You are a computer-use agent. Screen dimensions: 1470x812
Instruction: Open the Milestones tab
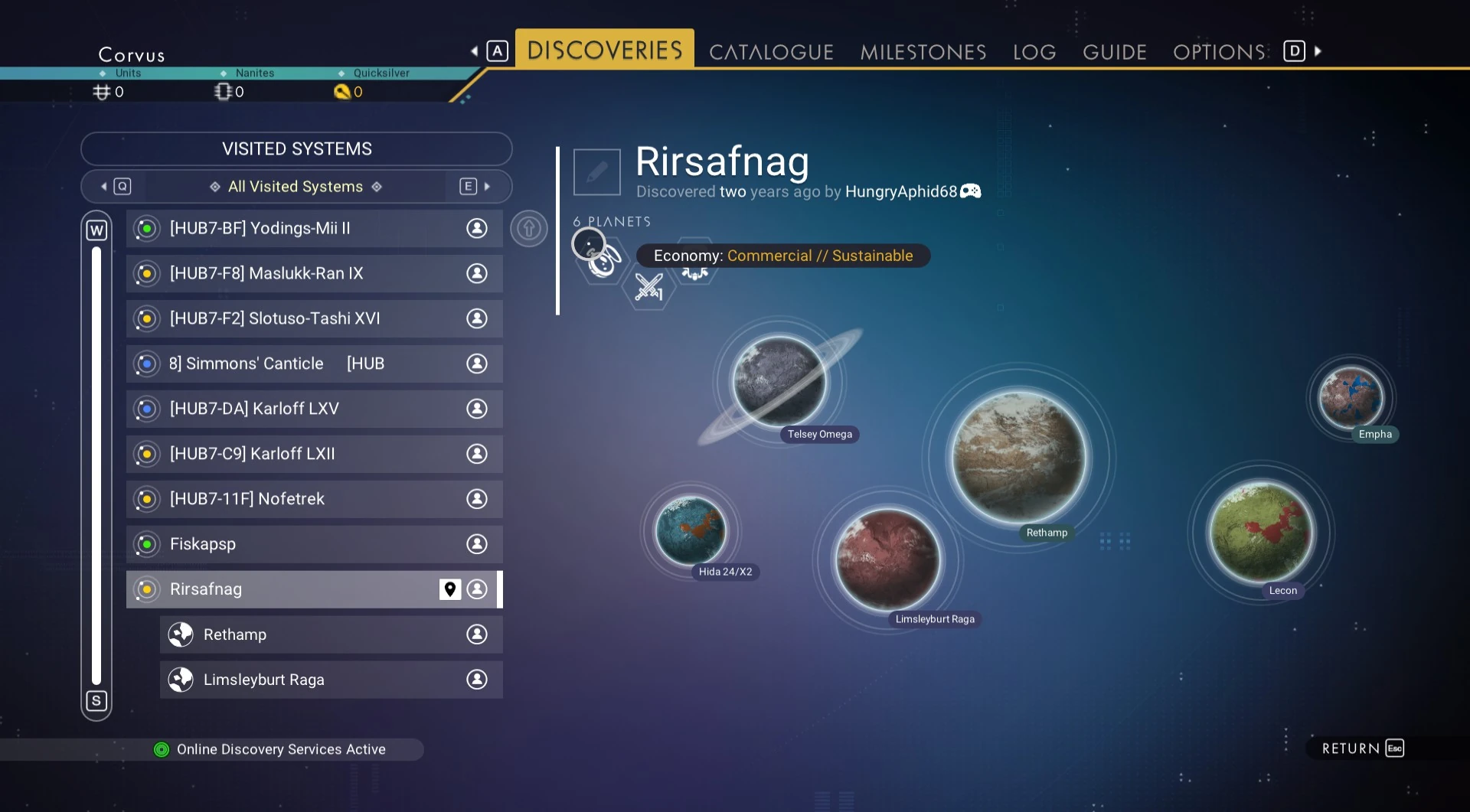click(923, 52)
